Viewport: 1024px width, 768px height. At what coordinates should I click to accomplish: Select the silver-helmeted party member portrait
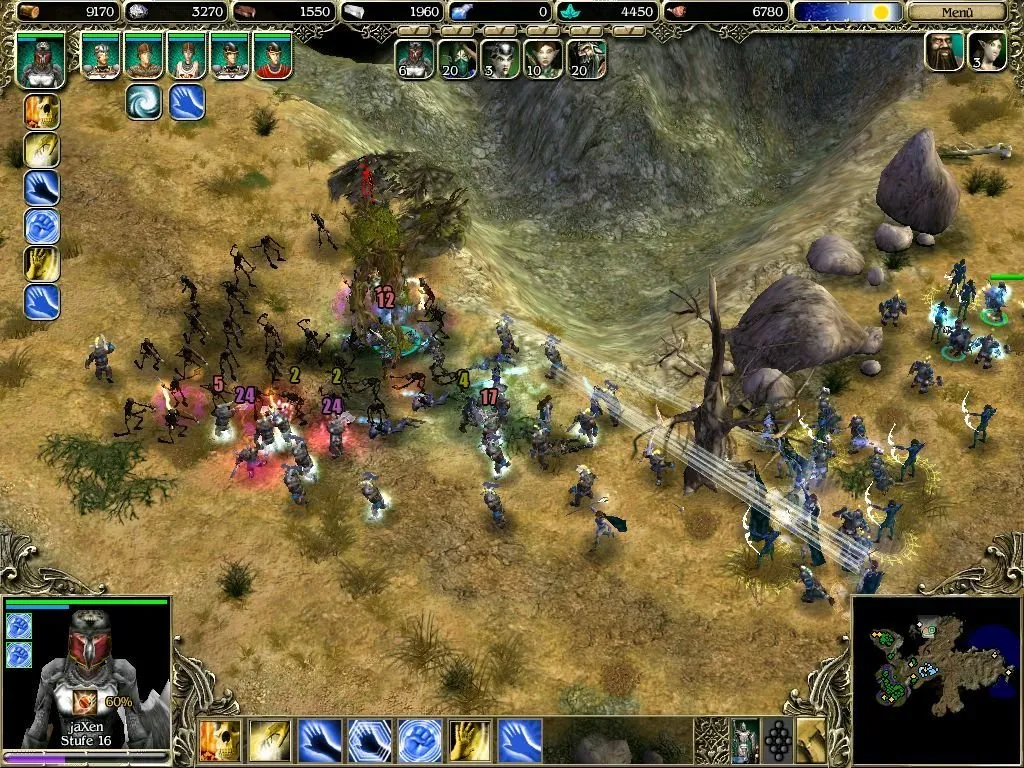coord(100,56)
